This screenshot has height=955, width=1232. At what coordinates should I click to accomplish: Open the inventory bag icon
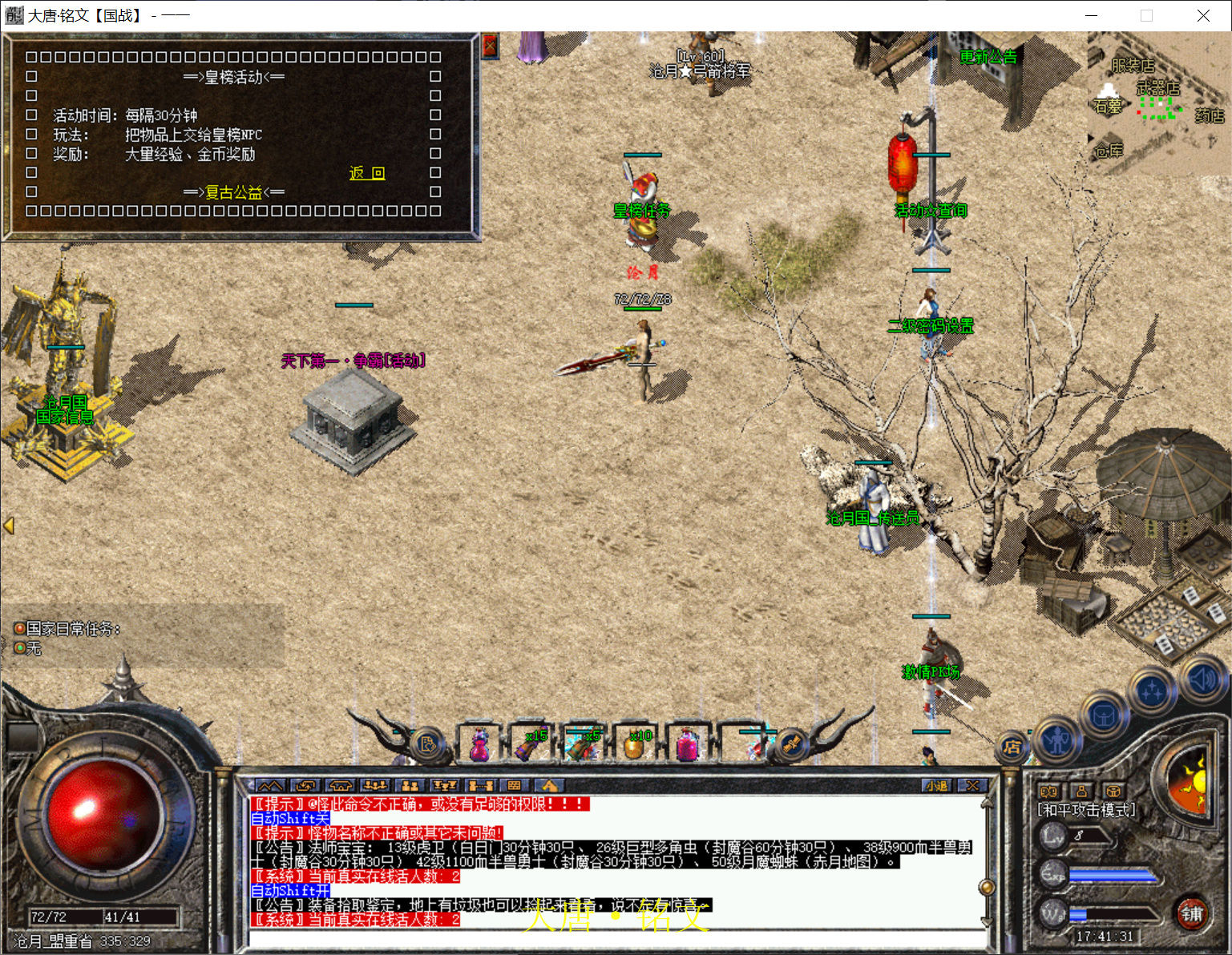point(1104,715)
